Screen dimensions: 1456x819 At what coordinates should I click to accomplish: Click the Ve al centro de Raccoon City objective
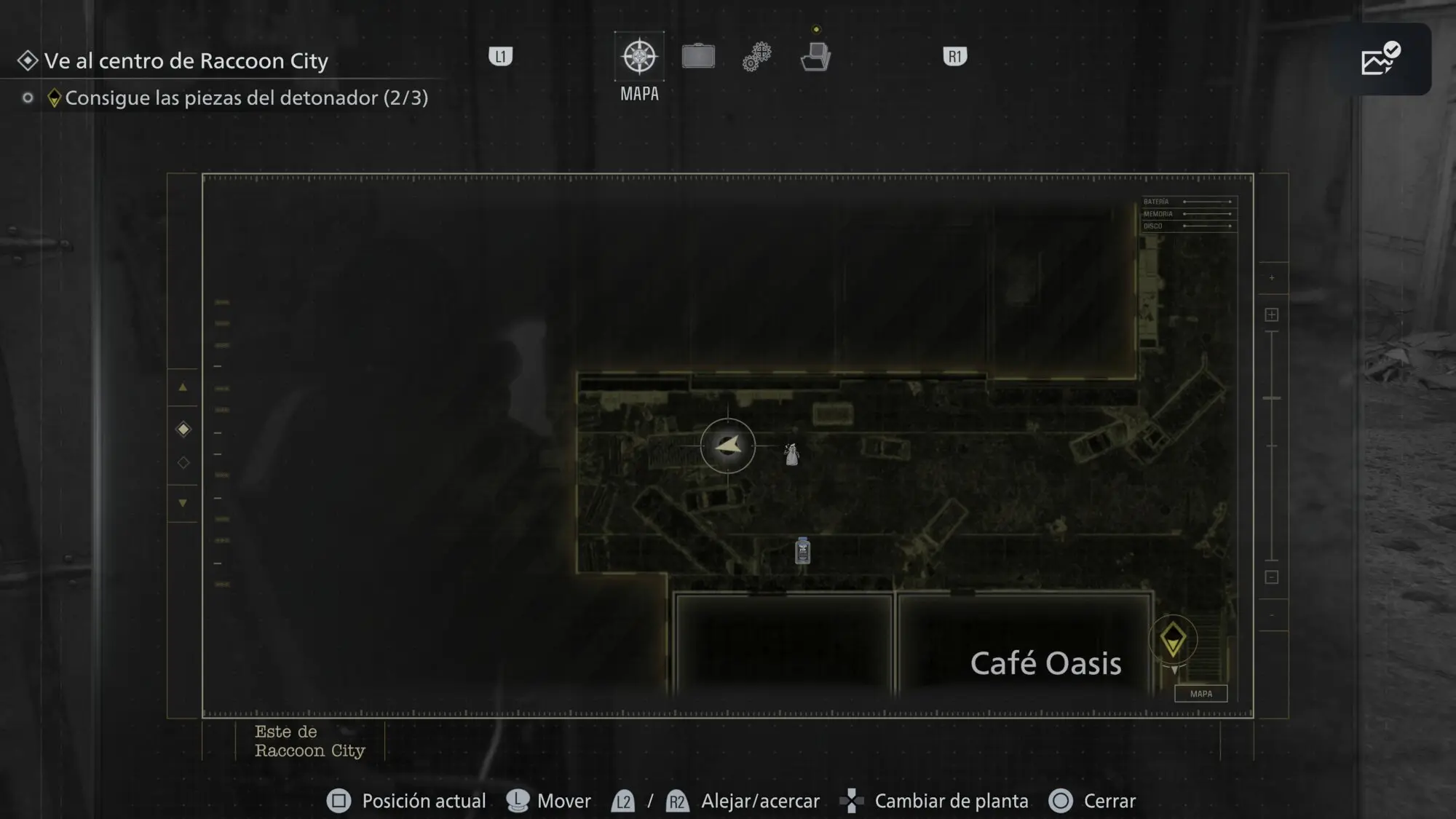186,60
